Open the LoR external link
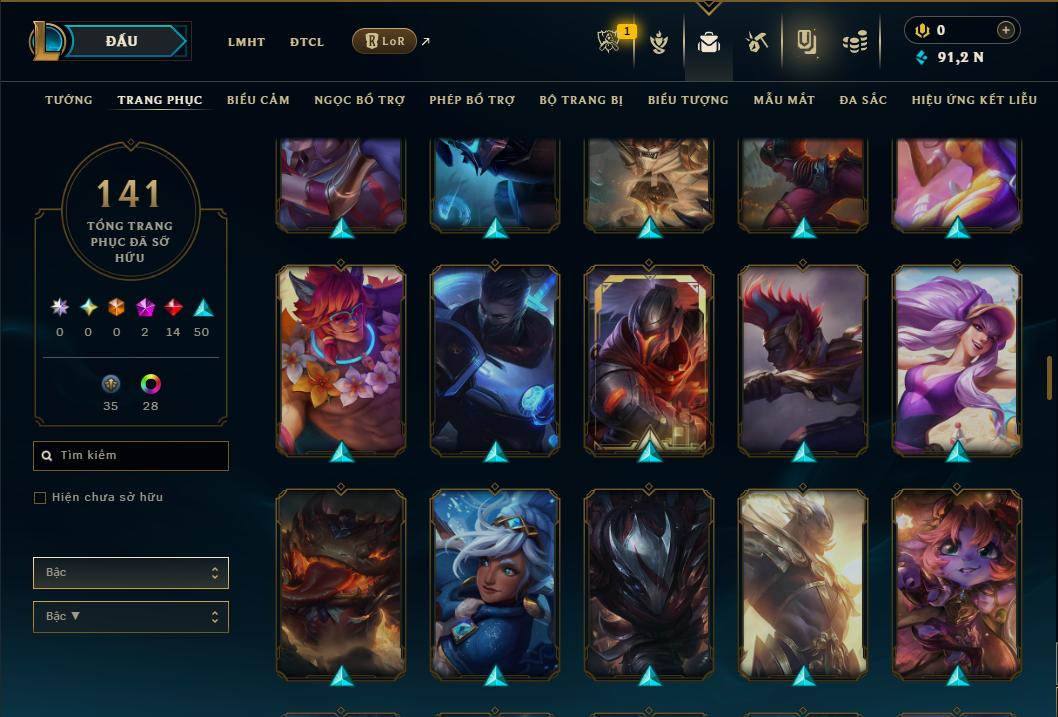This screenshot has height=717, width=1058. pyautogui.click(x=385, y=41)
